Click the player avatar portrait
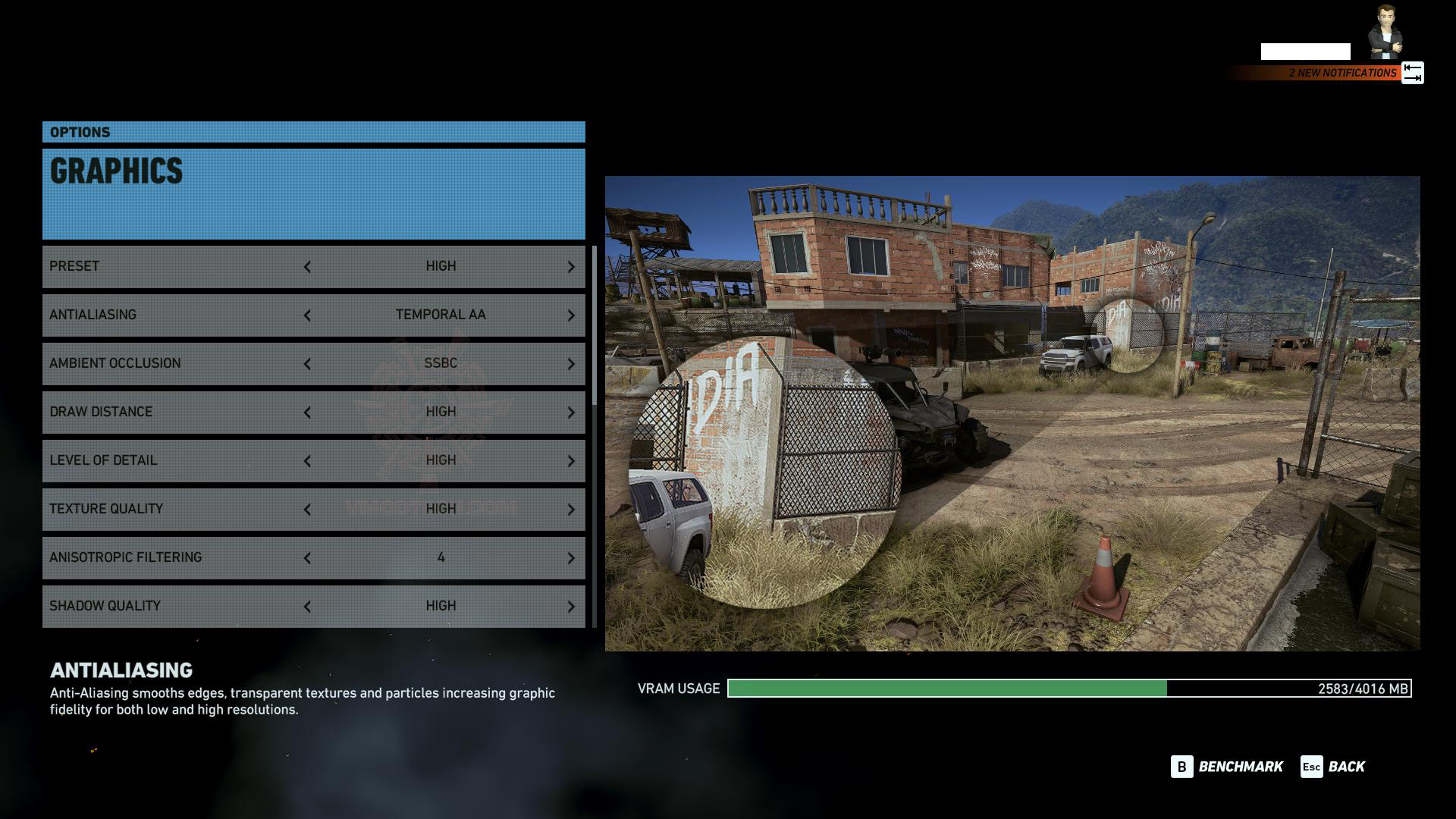 (x=1385, y=33)
